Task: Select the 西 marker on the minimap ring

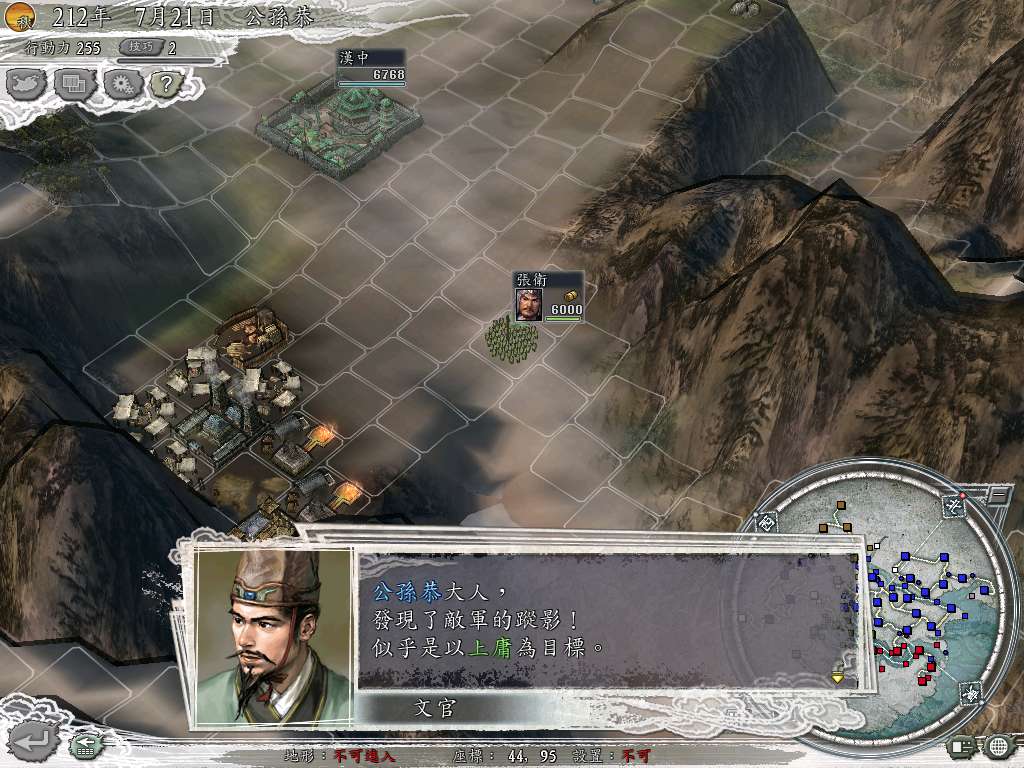Action: pyautogui.click(x=767, y=522)
